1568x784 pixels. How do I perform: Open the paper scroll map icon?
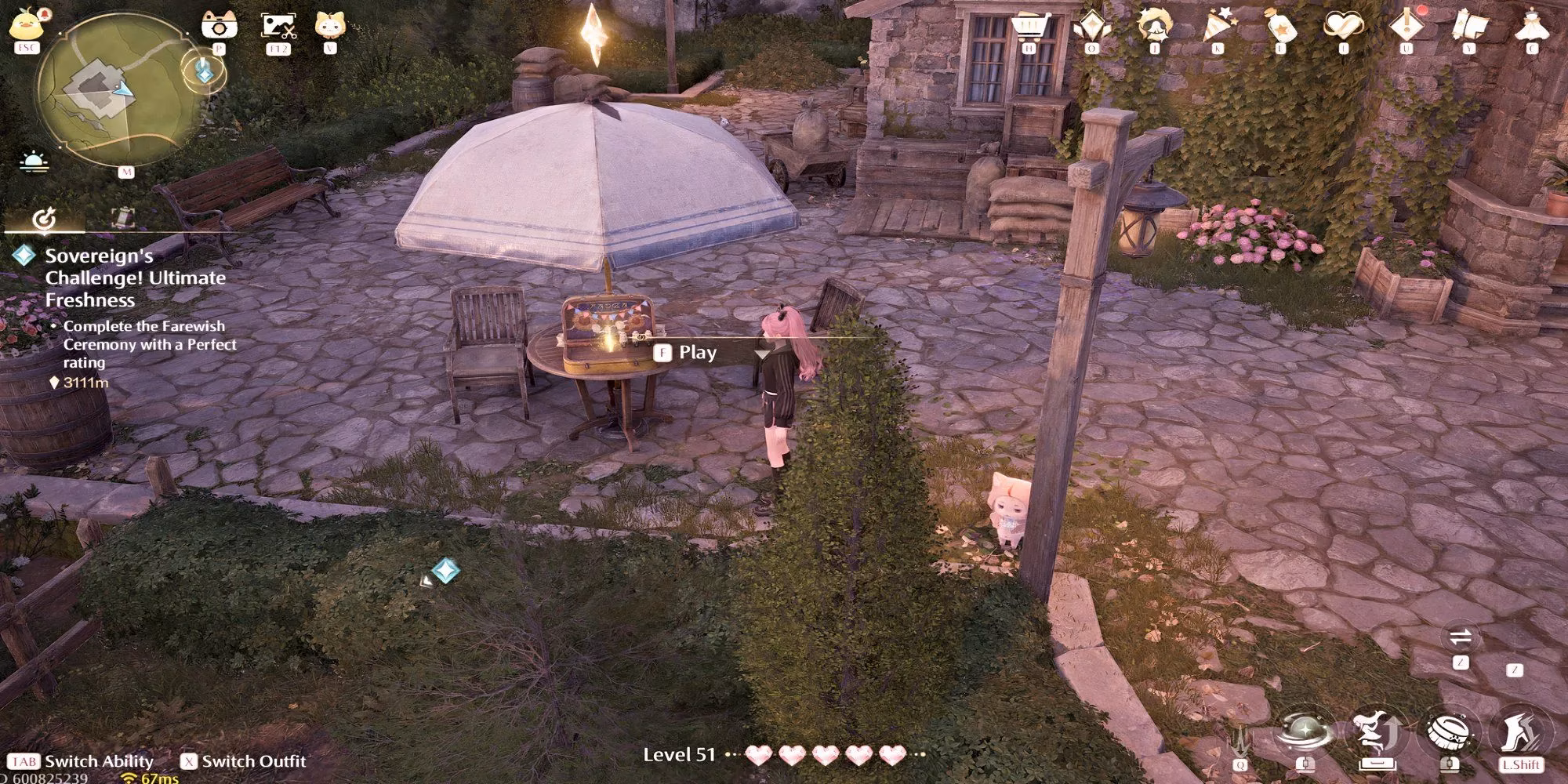coord(1468,26)
